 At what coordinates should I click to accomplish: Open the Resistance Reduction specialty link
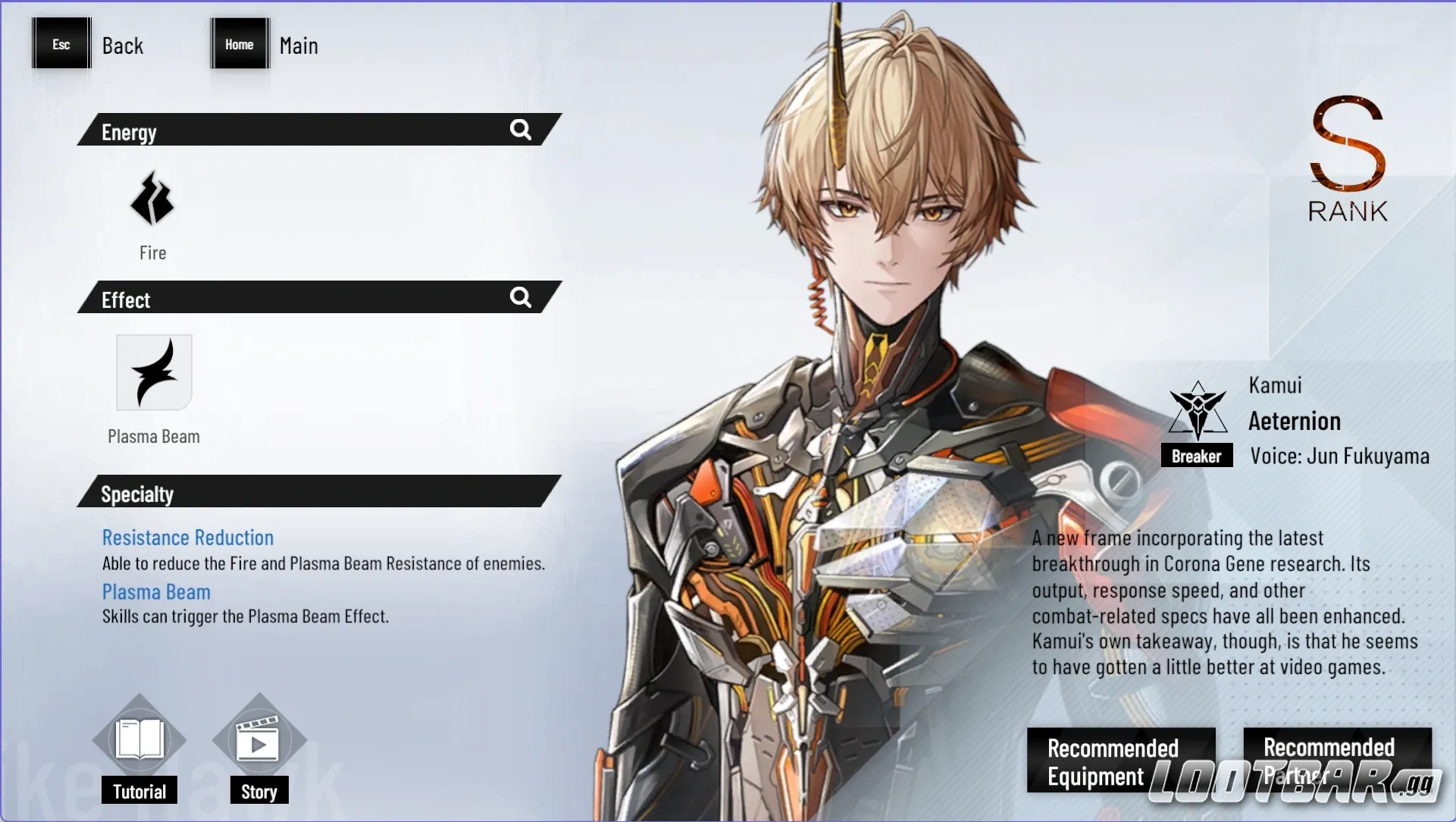[188, 538]
